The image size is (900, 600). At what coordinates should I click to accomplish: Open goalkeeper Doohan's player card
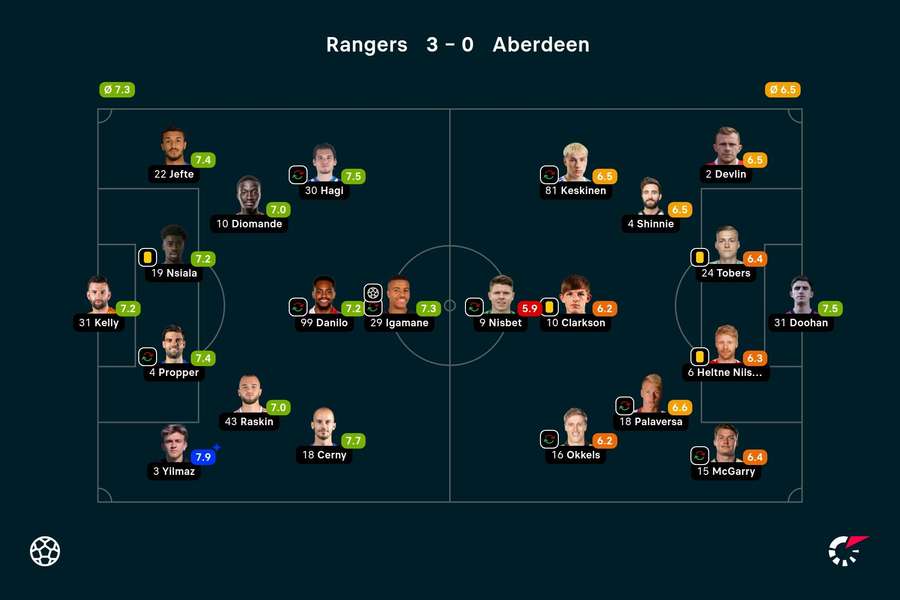[x=801, y=297]
